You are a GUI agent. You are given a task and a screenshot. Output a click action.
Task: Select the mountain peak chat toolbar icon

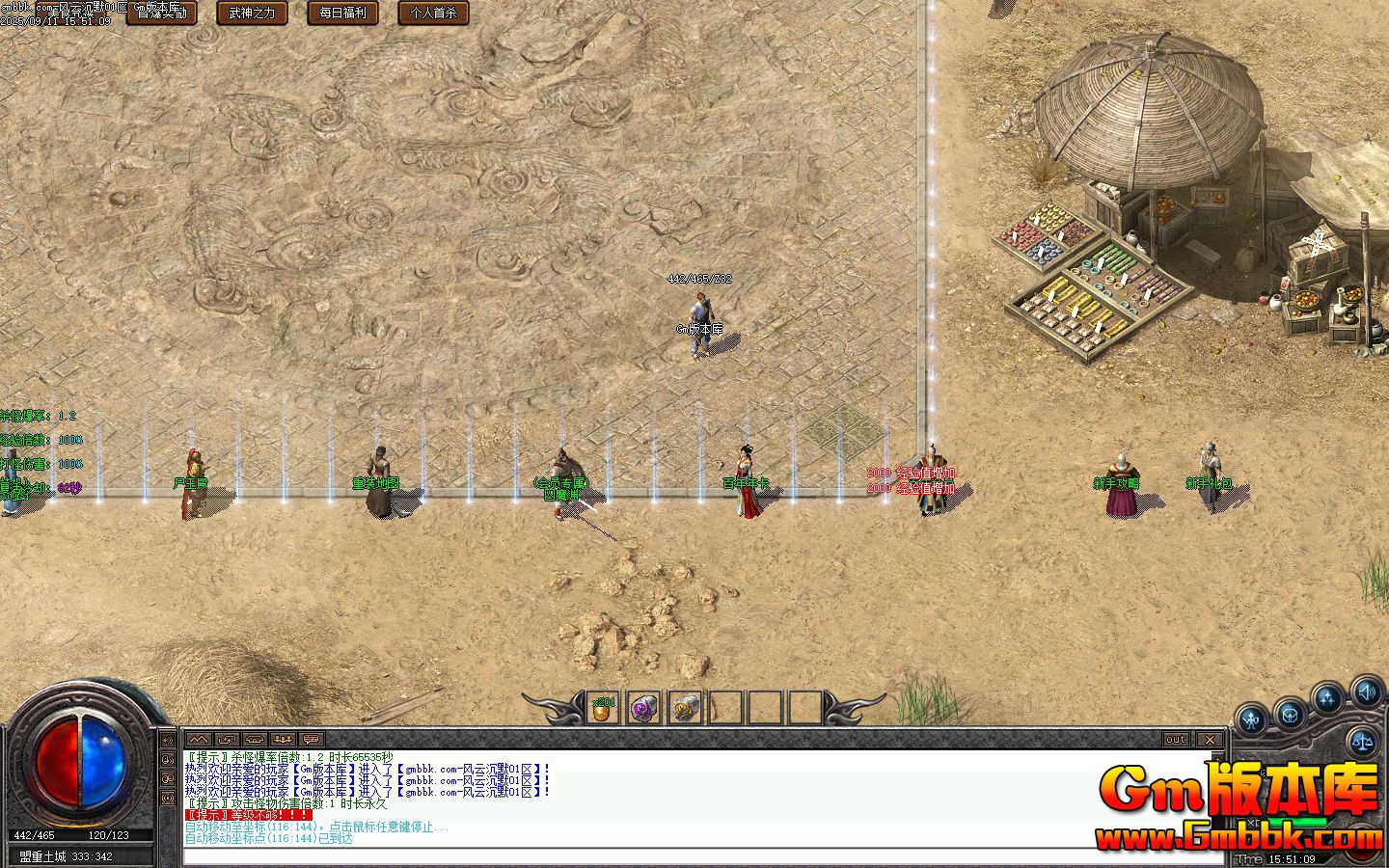tap(201, 739)
